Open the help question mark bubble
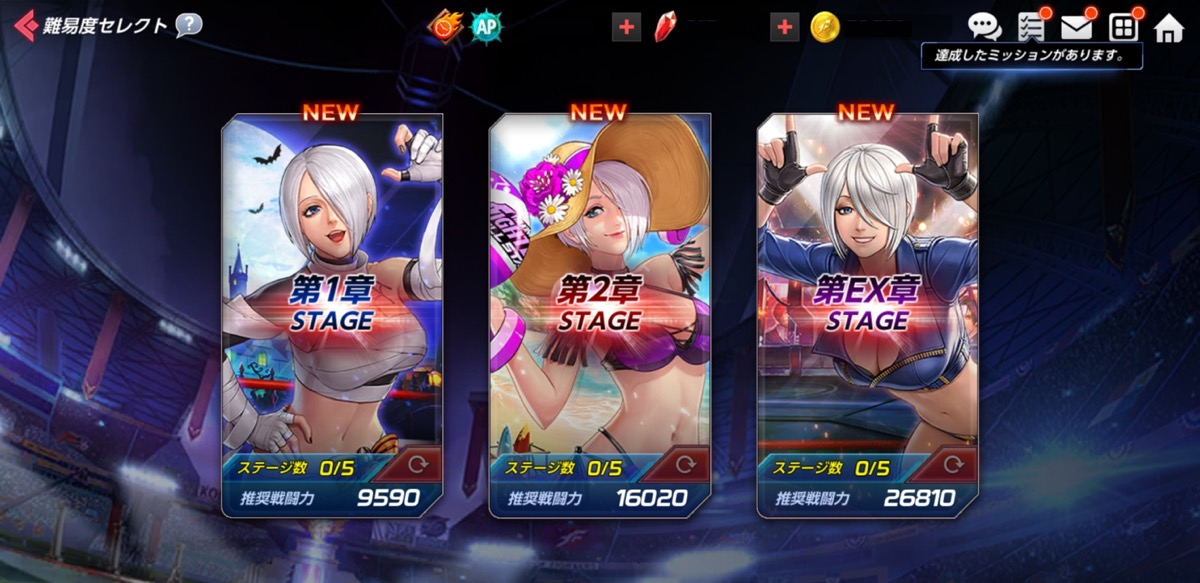1200x583 pixels. coord(188,25)
